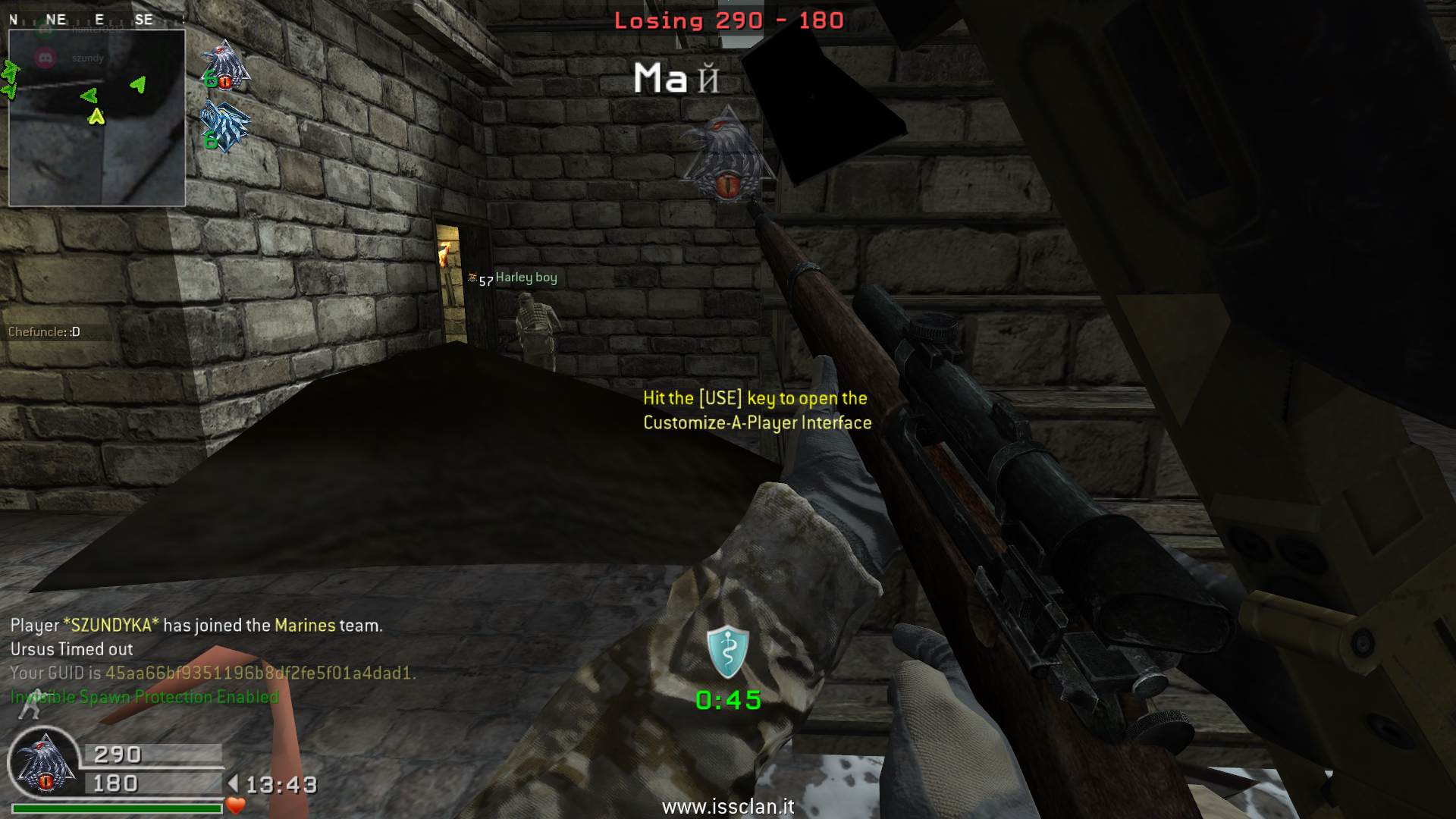Click the eagle emblem beside the score bars

click(44, 763)
